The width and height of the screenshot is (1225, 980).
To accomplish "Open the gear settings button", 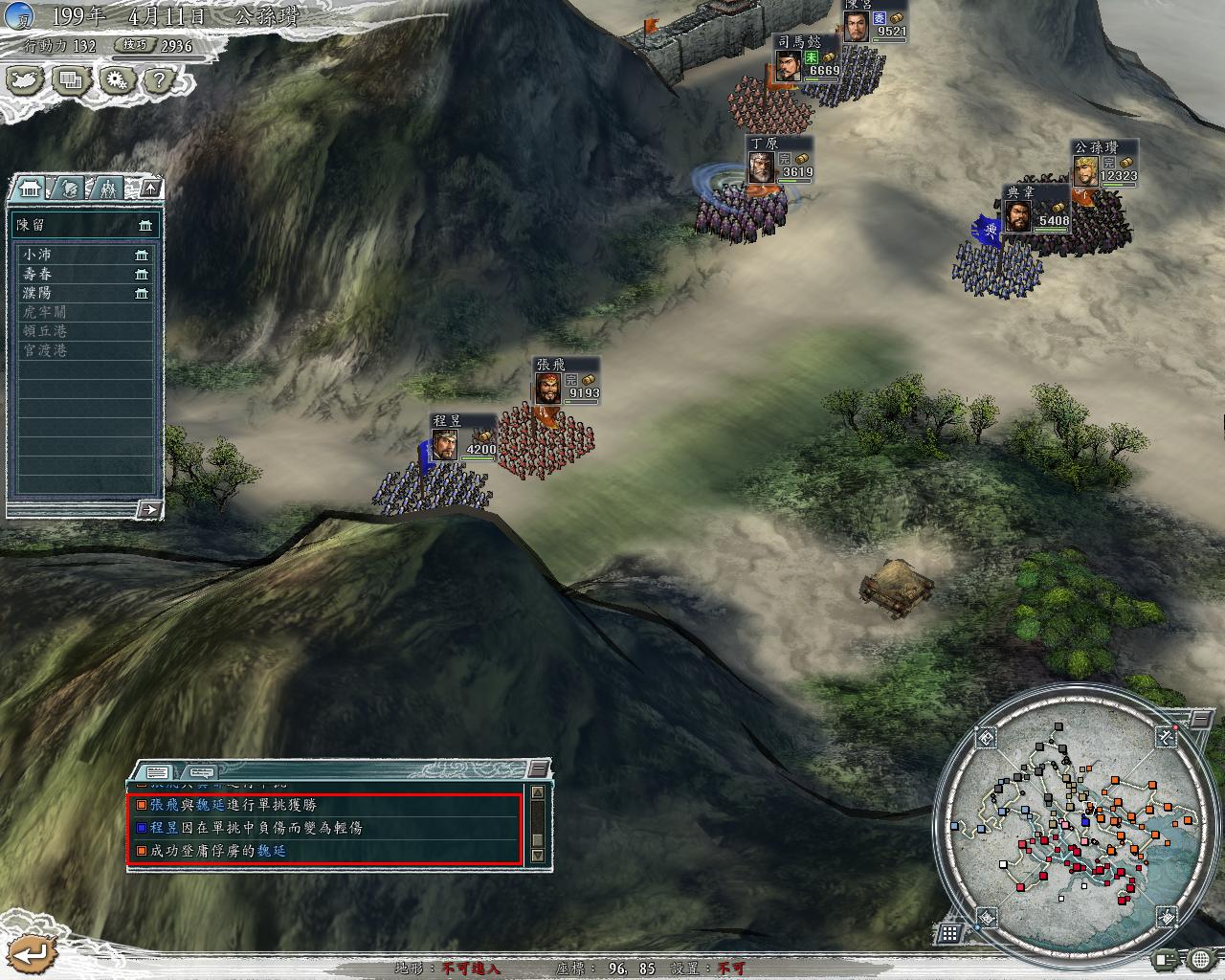I will pos(117,80).
